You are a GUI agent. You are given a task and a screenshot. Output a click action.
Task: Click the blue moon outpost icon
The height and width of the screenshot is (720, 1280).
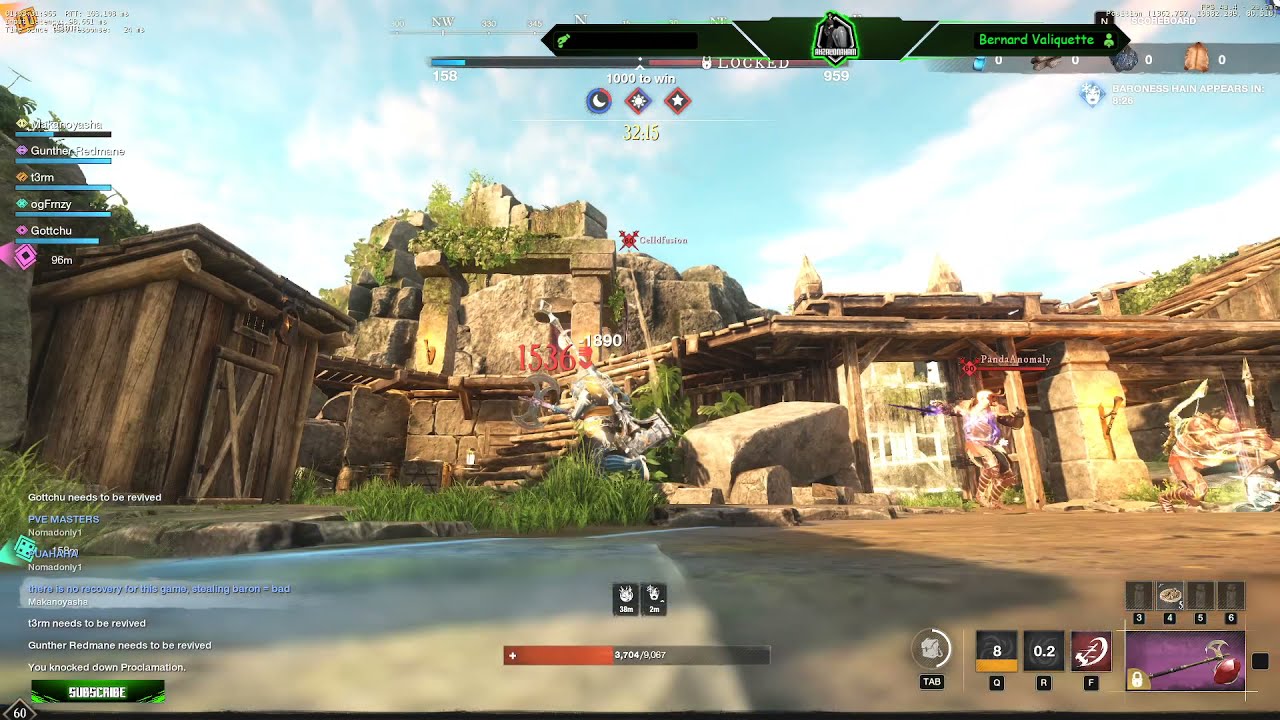(x=598, y=101)
